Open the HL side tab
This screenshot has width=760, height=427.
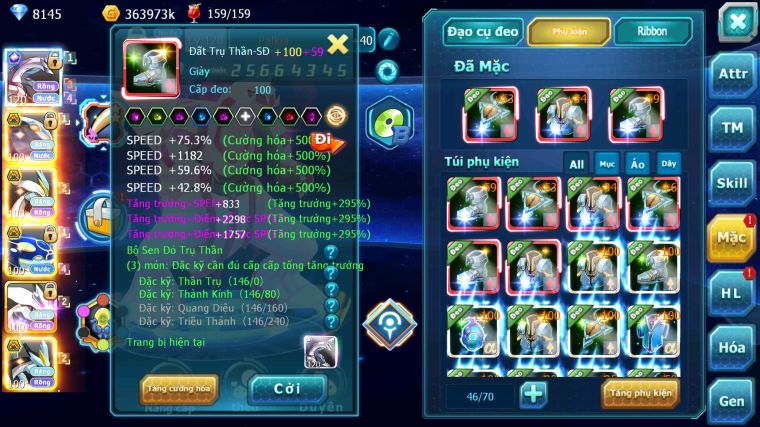(x=732, y=292)
